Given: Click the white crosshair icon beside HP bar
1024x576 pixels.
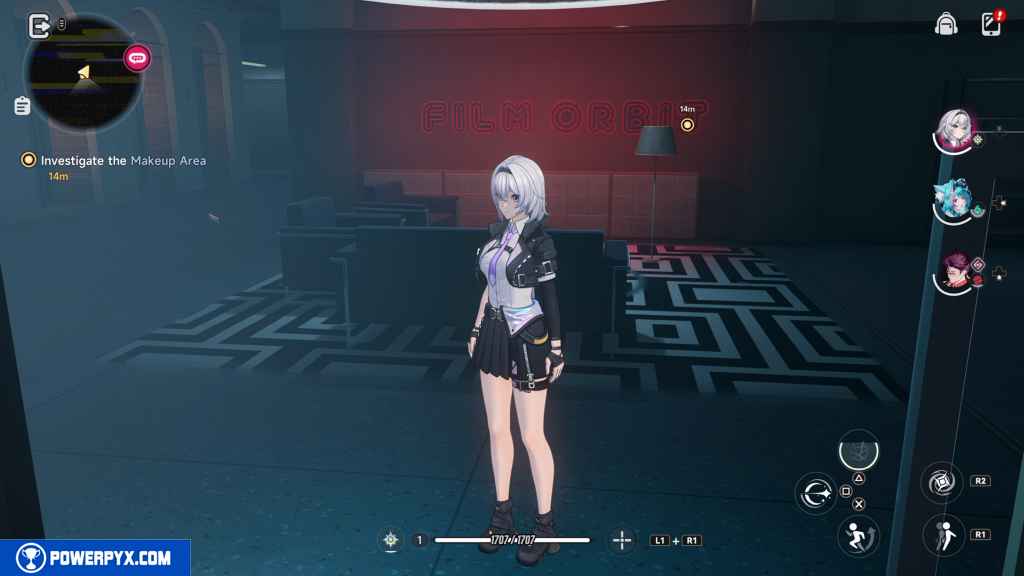Looking at the screenshot, I should point(391,540).
